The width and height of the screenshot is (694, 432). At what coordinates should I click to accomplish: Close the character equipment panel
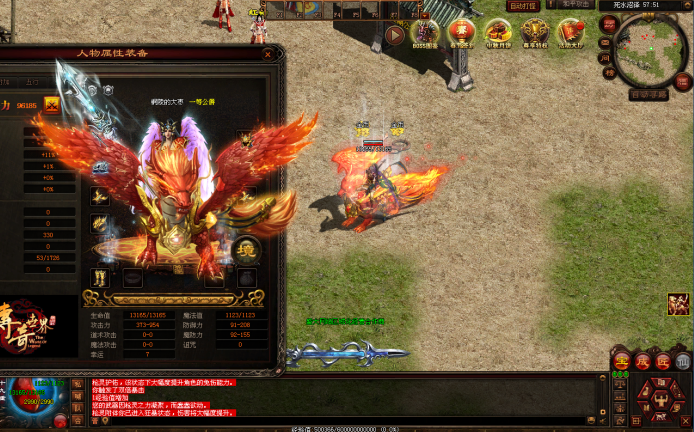(267, 55)
